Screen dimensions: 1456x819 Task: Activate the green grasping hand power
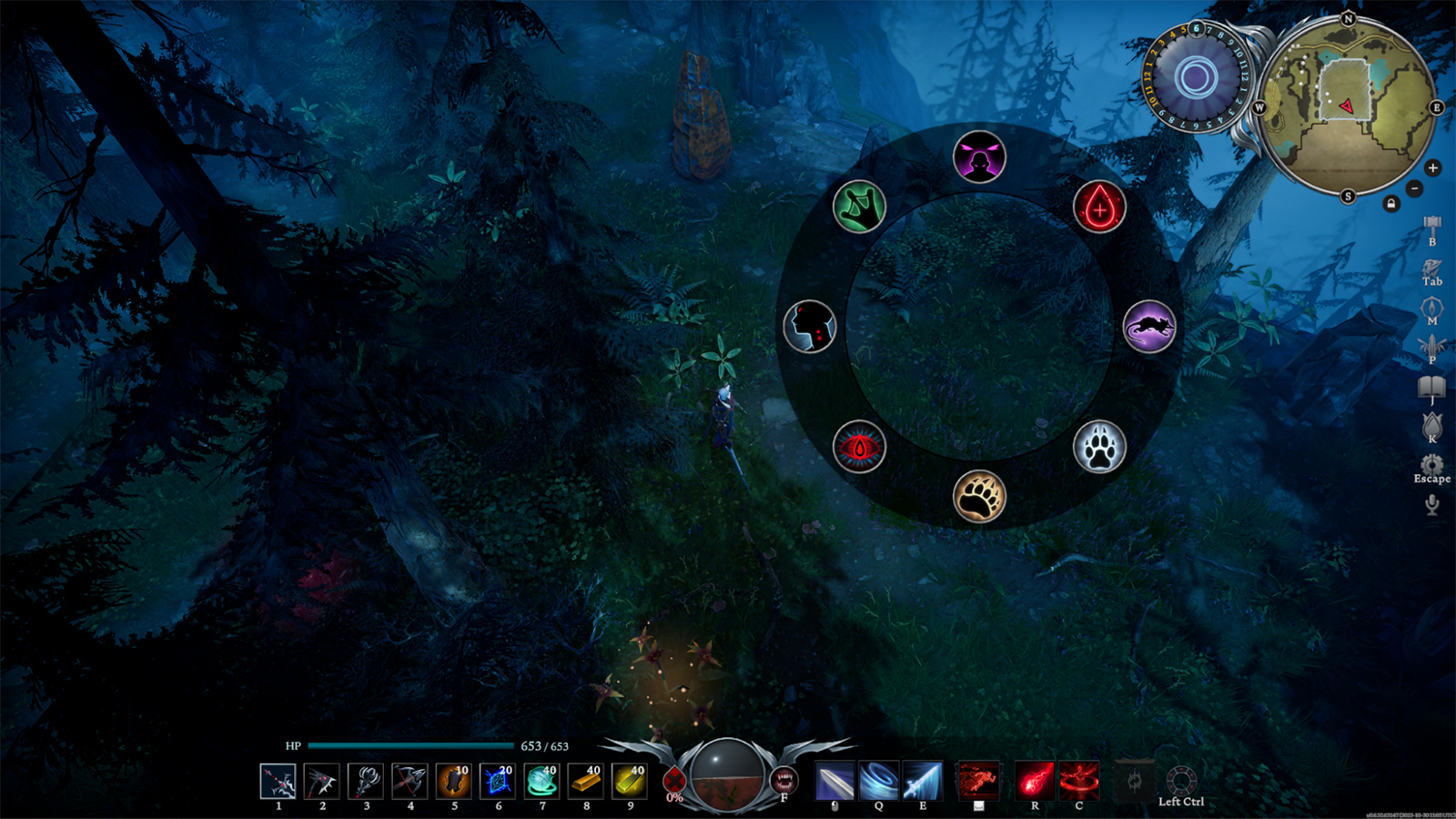[858, 207]
